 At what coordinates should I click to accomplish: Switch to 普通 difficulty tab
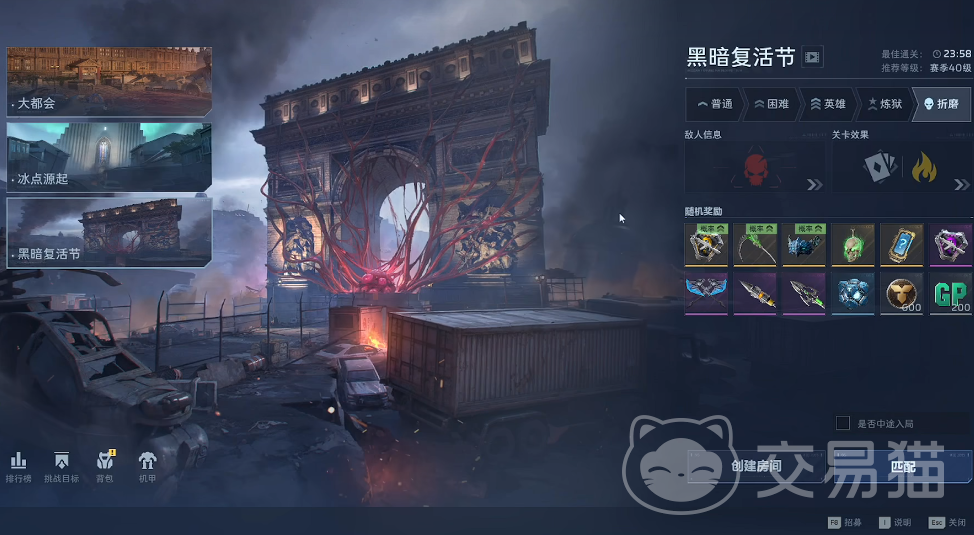point(715,104)
